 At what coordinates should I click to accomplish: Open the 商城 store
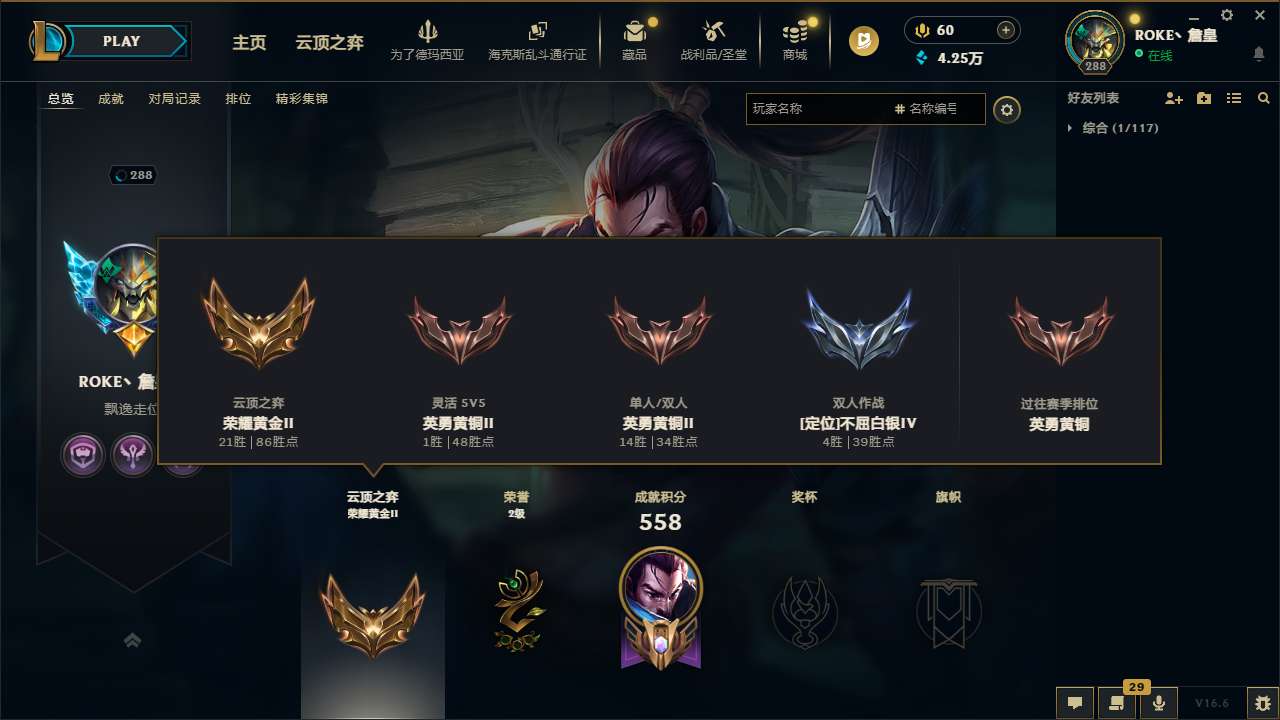(x=795, y=40)
